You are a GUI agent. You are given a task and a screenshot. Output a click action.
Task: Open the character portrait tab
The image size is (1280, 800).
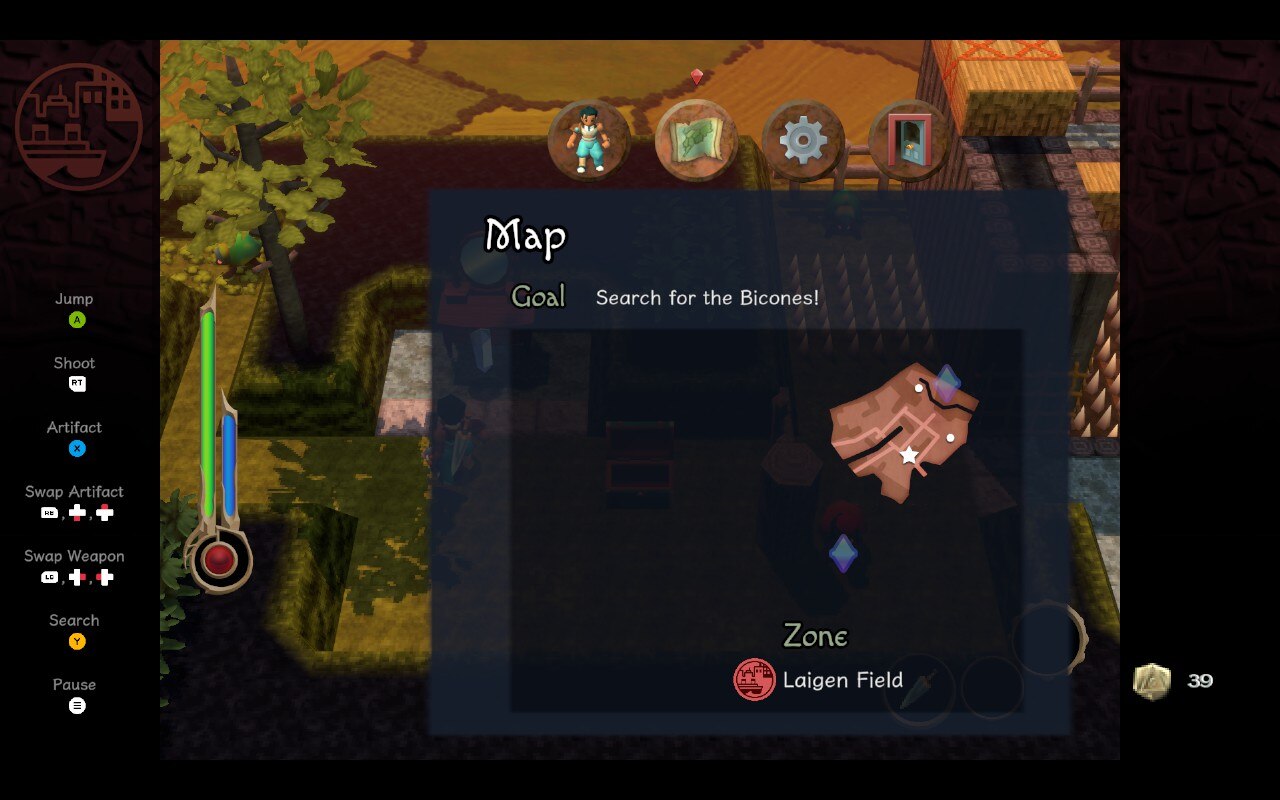point(588,140)
